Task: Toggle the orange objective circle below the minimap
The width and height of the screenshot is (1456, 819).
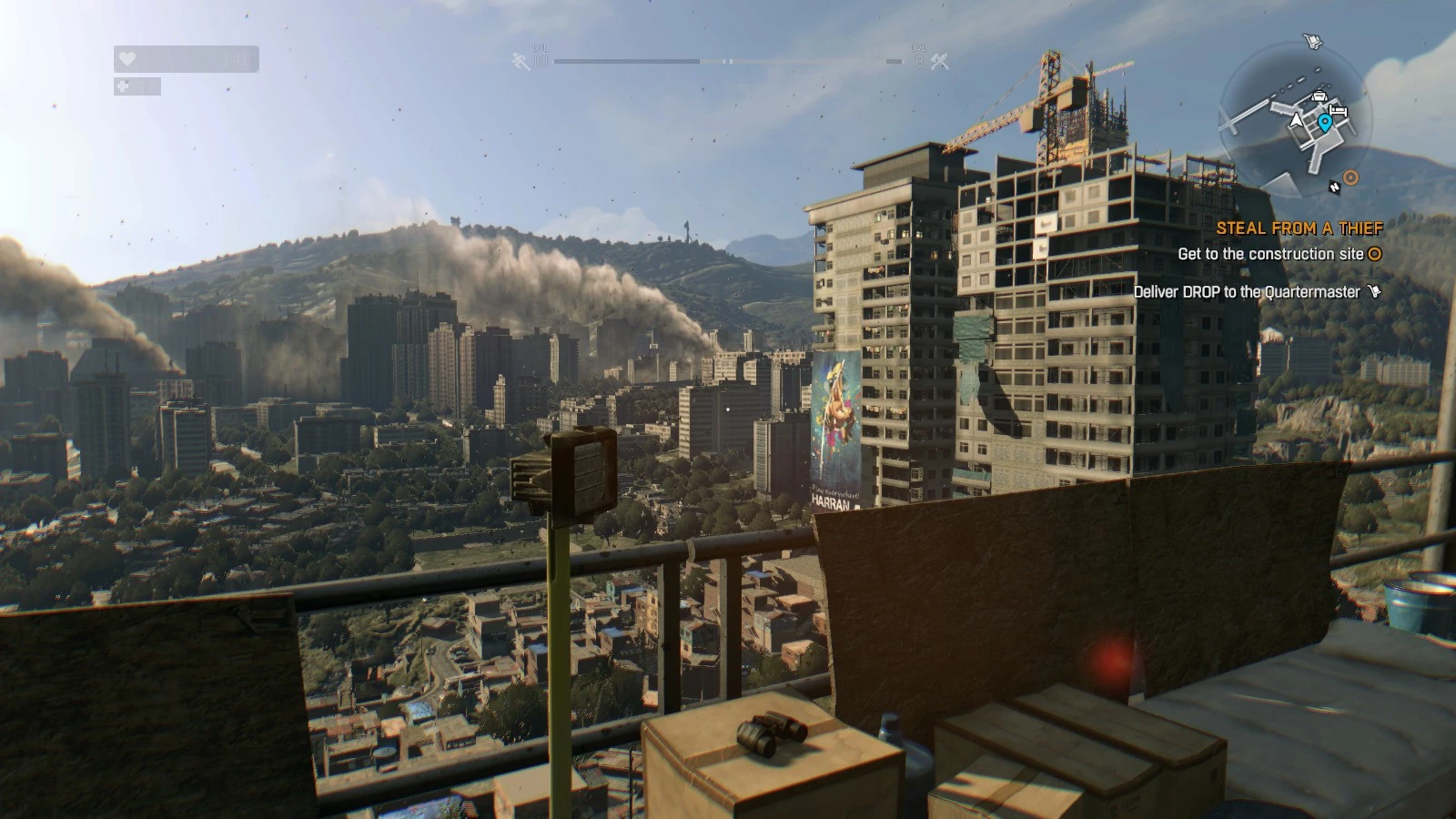Action: (x=1350, y=177)
